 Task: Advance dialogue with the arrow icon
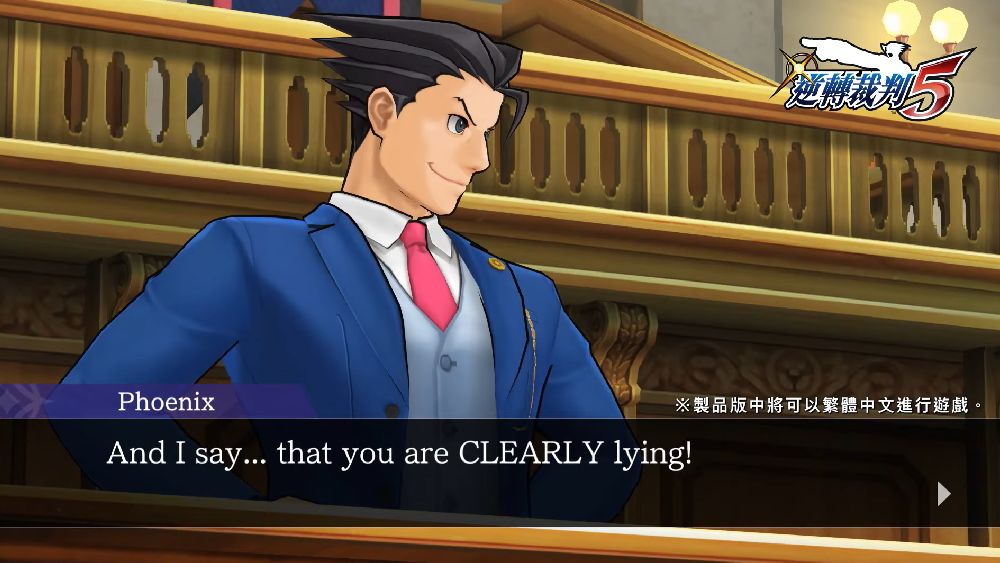point(944,493)
